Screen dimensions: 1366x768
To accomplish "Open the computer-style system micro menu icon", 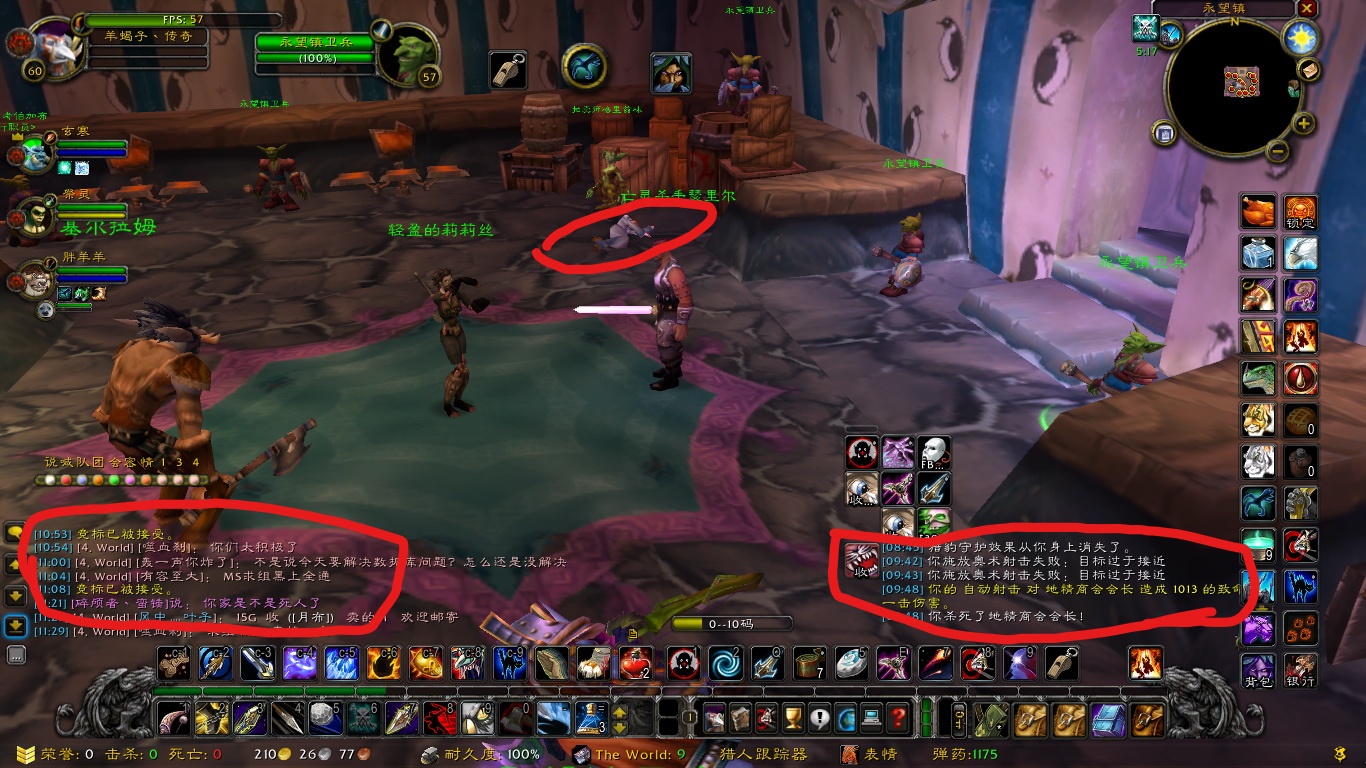I will (871, 719).
